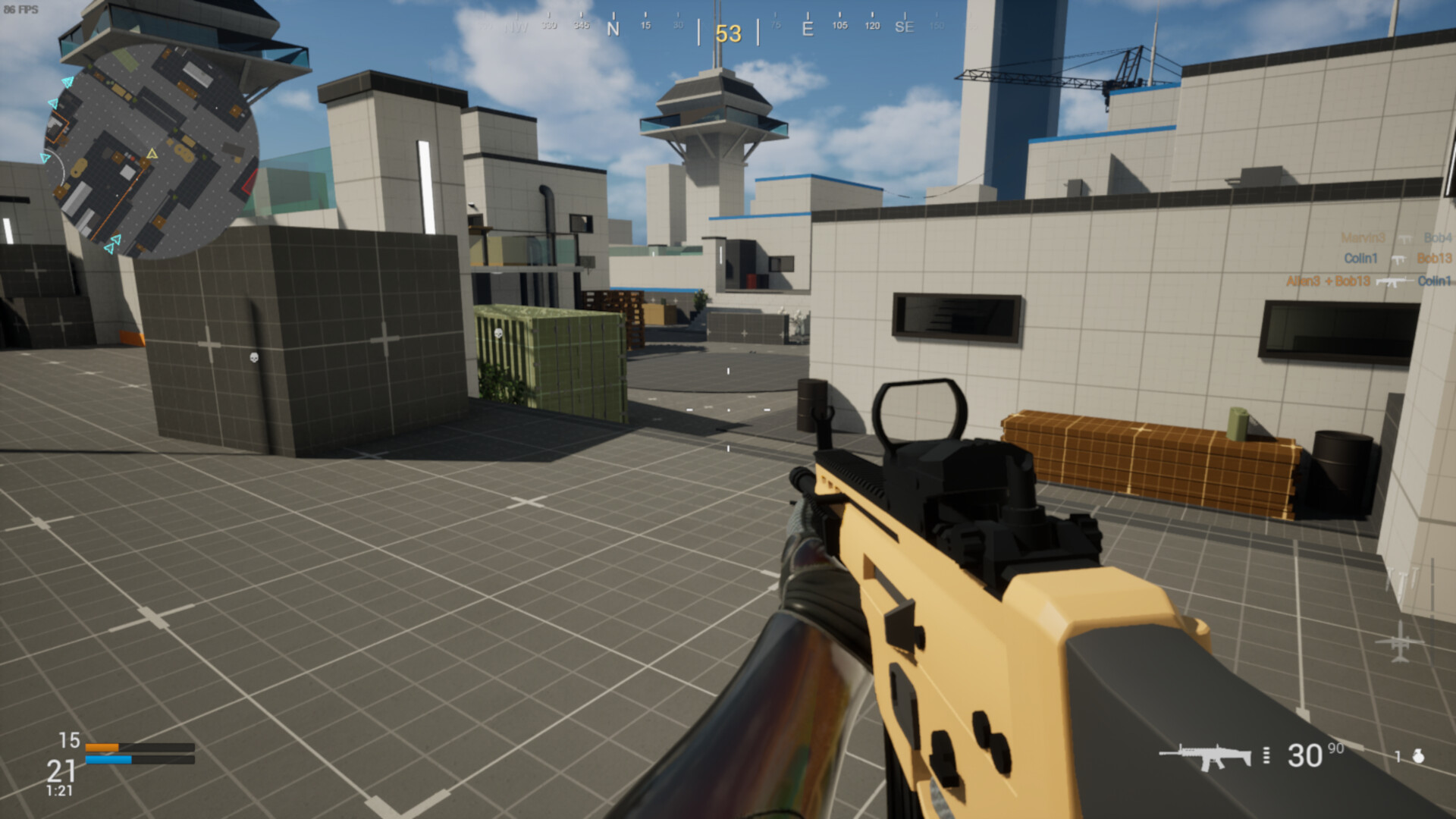
Task: Select the Marvin3 name in the kill feed
Action: (1363, 238)
